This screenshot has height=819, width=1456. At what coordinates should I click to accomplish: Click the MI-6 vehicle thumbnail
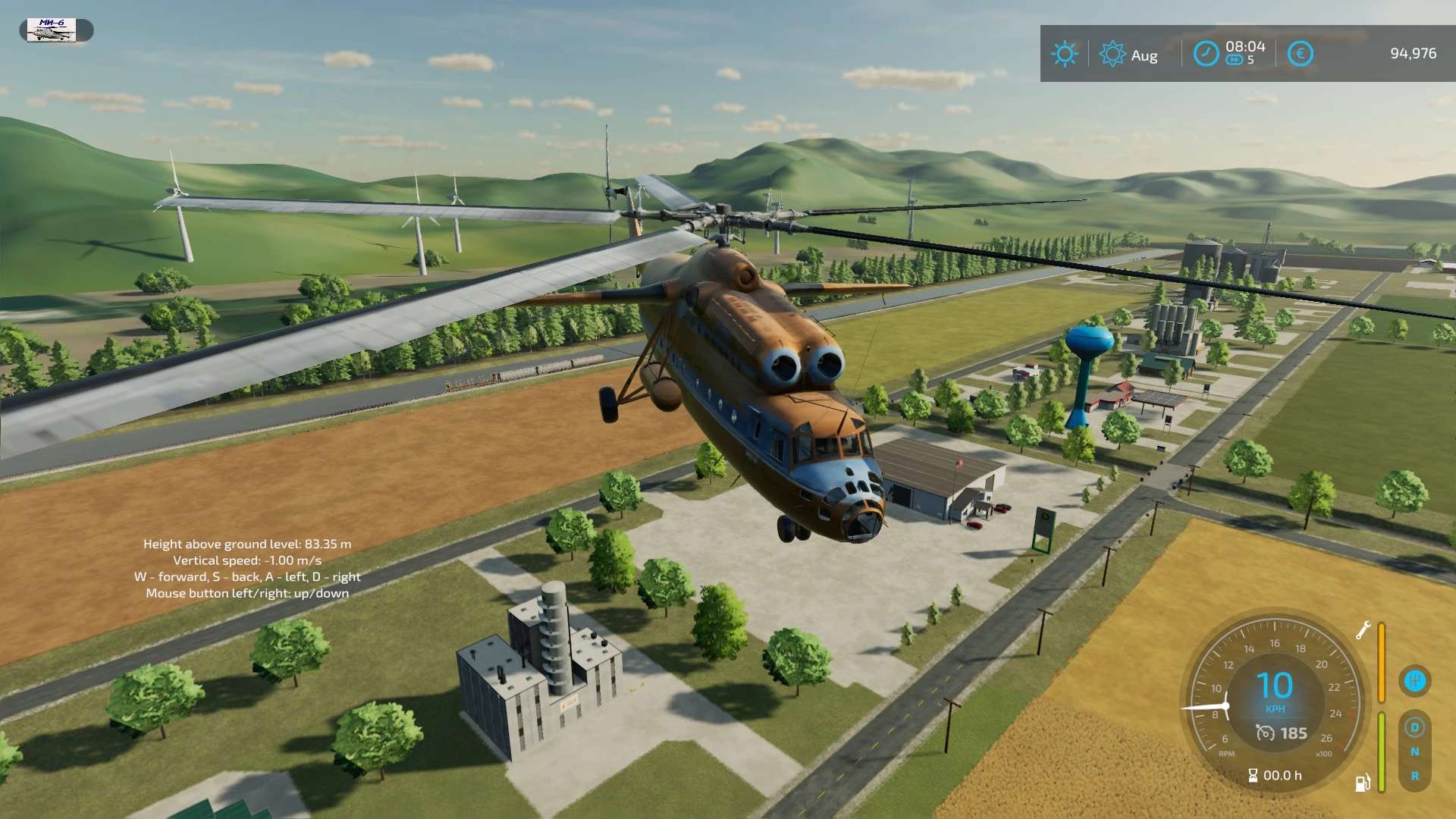point(52,30)
